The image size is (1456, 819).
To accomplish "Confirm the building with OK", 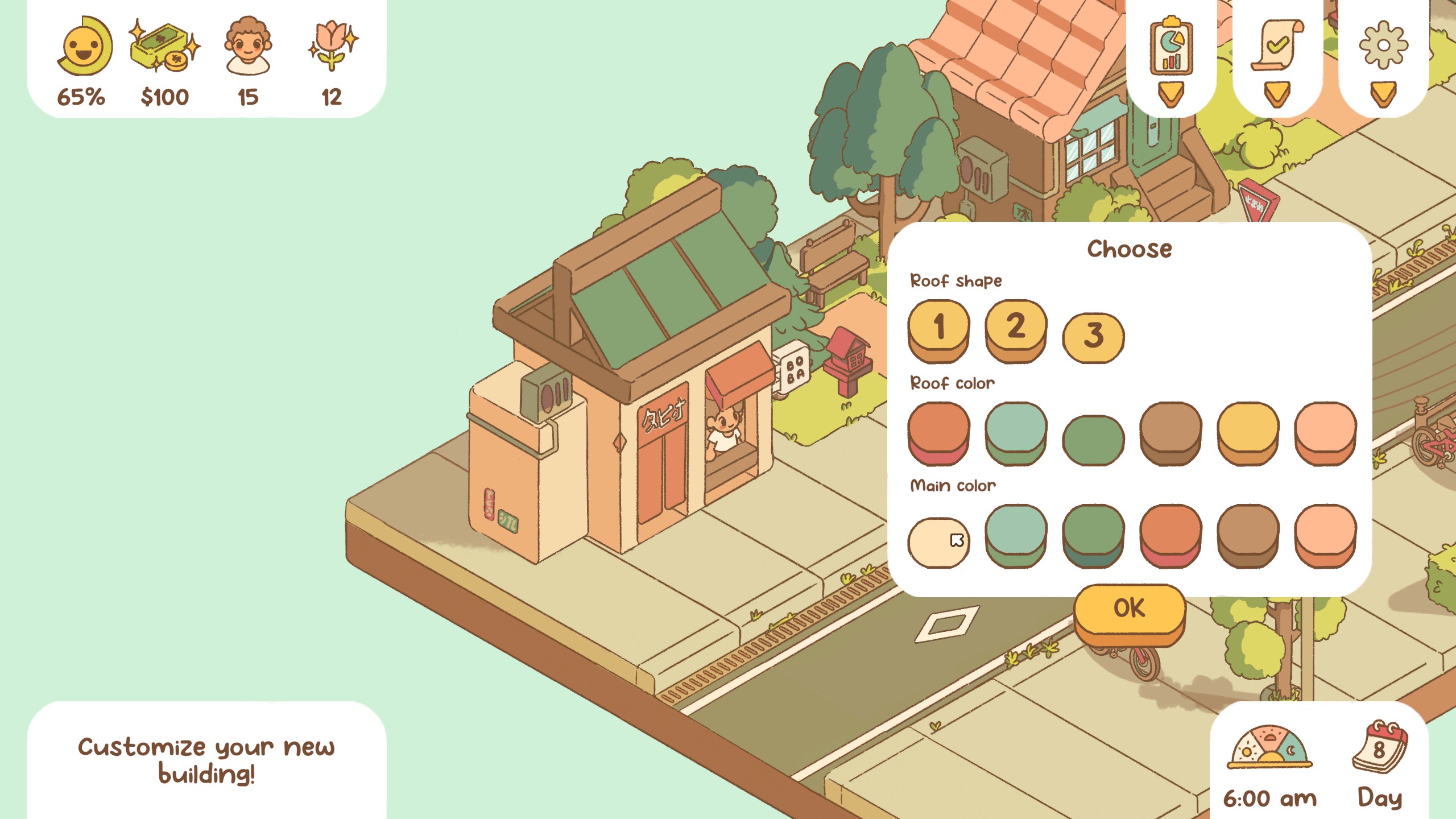I will pyautogui.click(x=1130, y=609).
